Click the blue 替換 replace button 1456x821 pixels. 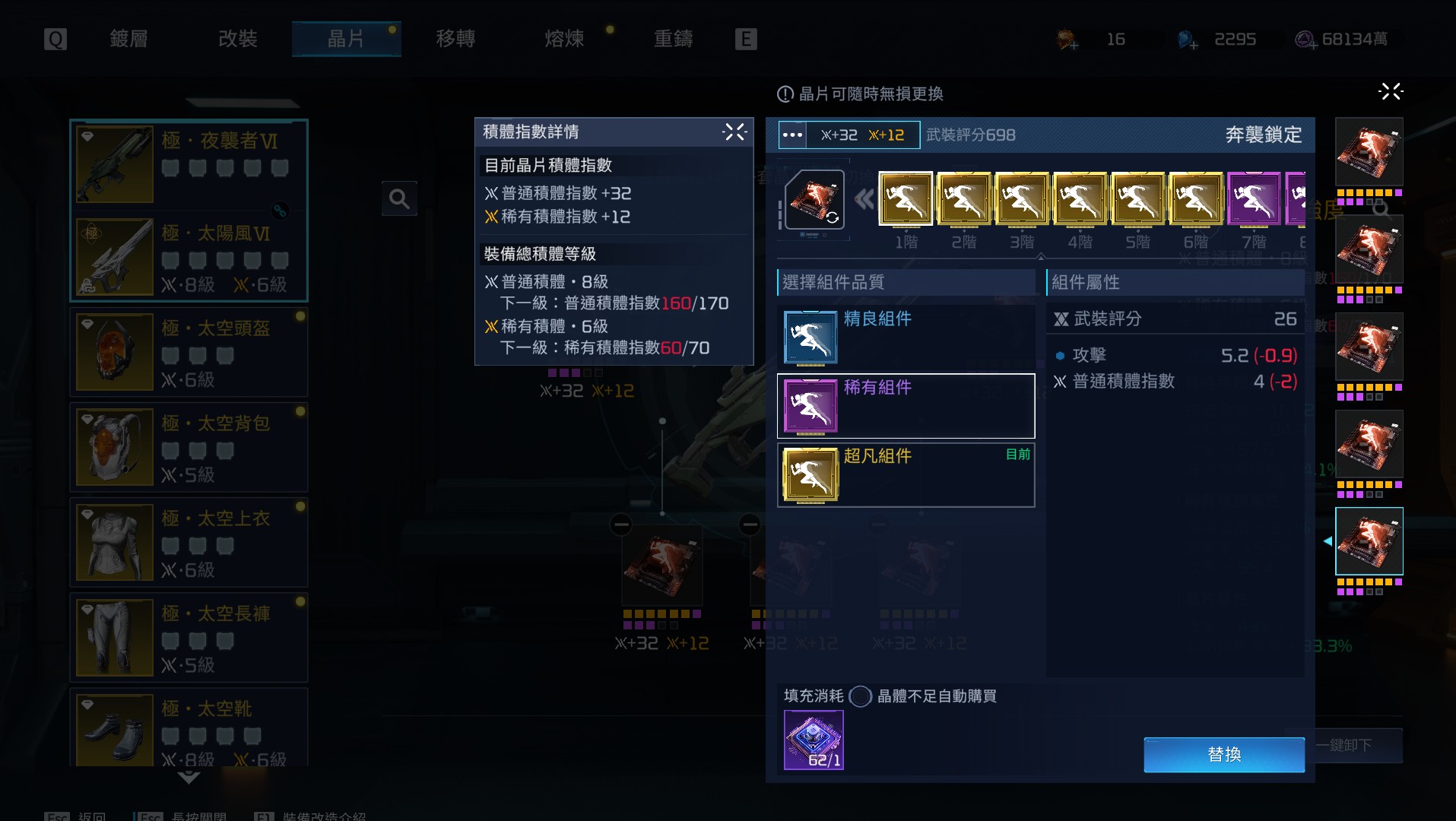click(x=1223, y=754)
